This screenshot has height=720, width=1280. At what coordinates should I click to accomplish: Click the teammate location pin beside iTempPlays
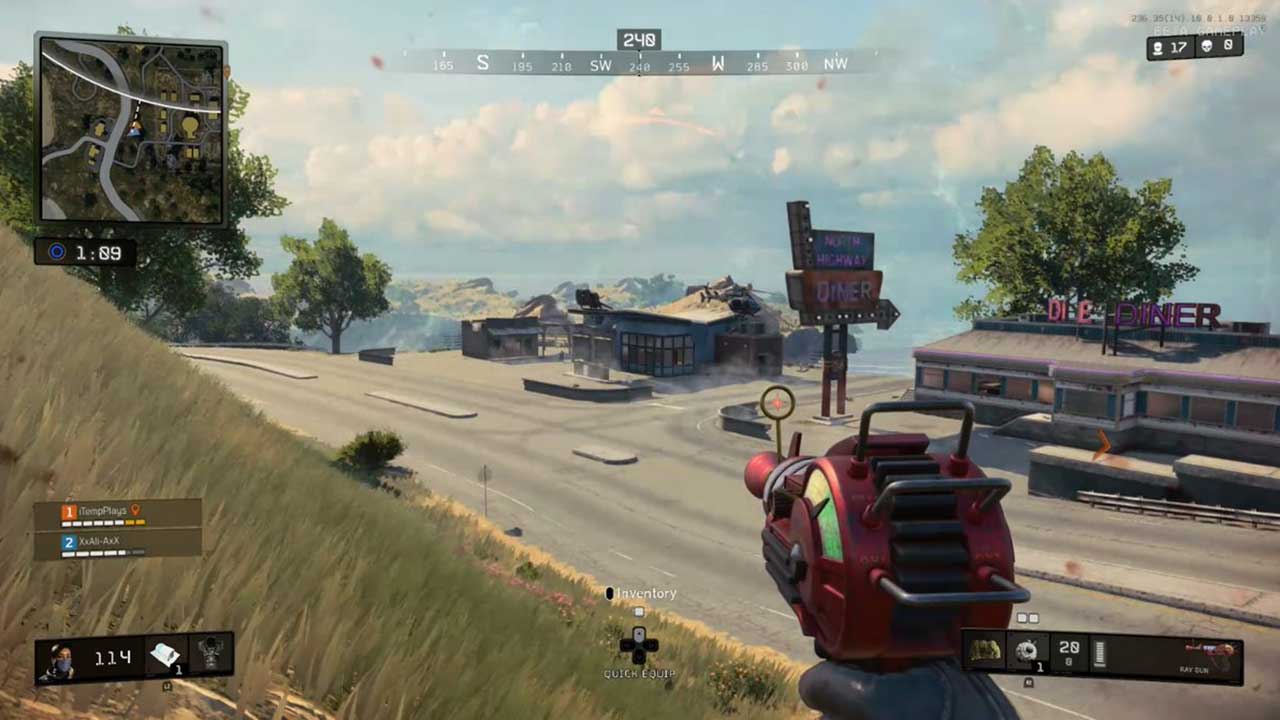pyautogui.click(x=136, y=510)
